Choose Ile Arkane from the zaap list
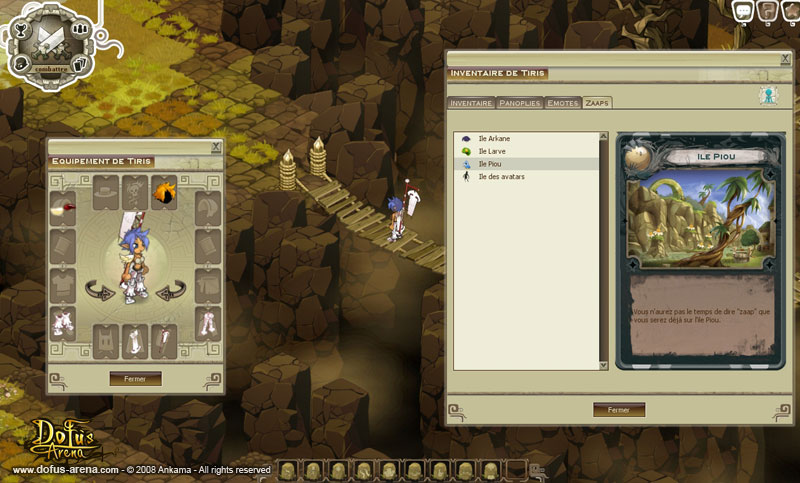 pos(495,137)
